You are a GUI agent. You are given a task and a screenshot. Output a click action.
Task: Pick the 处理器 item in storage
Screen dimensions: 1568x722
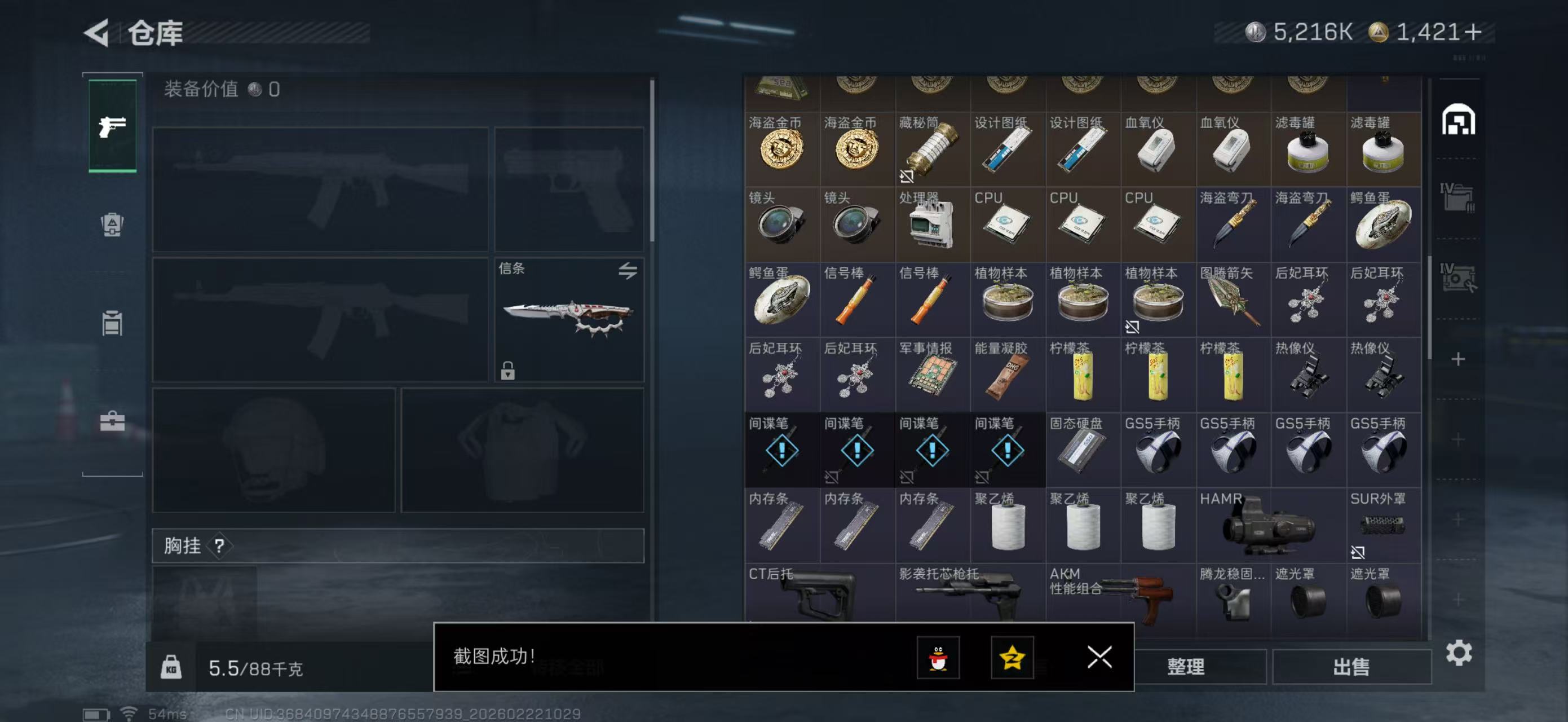point(932,224)
